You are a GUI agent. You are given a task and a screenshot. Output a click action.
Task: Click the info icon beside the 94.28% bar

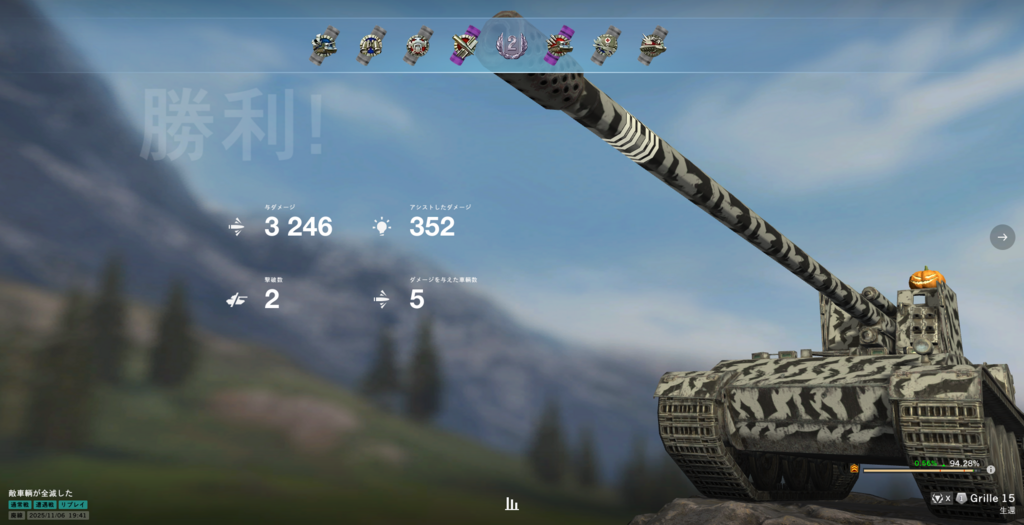(991, 469)
